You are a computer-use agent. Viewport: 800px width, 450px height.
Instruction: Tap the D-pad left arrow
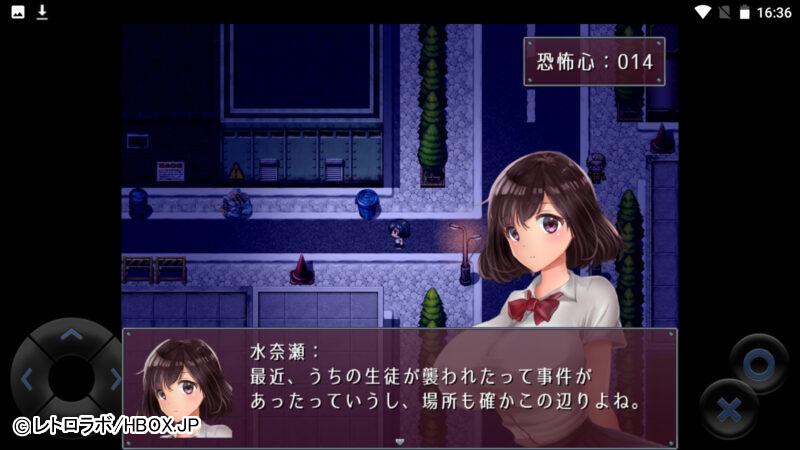[x=28, y=379]
